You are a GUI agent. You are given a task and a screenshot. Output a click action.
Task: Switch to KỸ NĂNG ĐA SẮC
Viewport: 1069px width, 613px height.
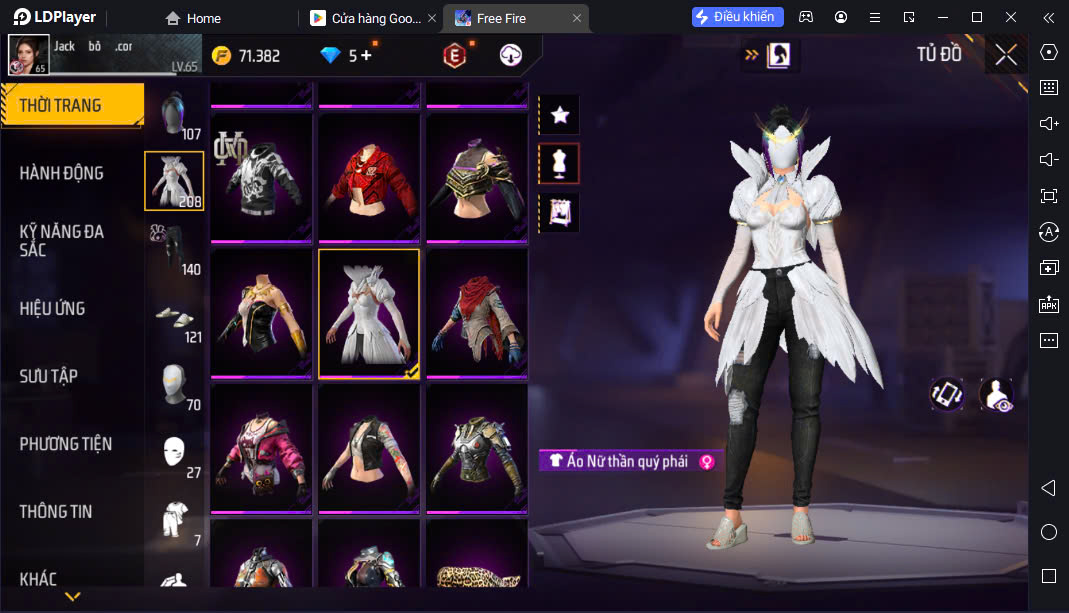62,240
